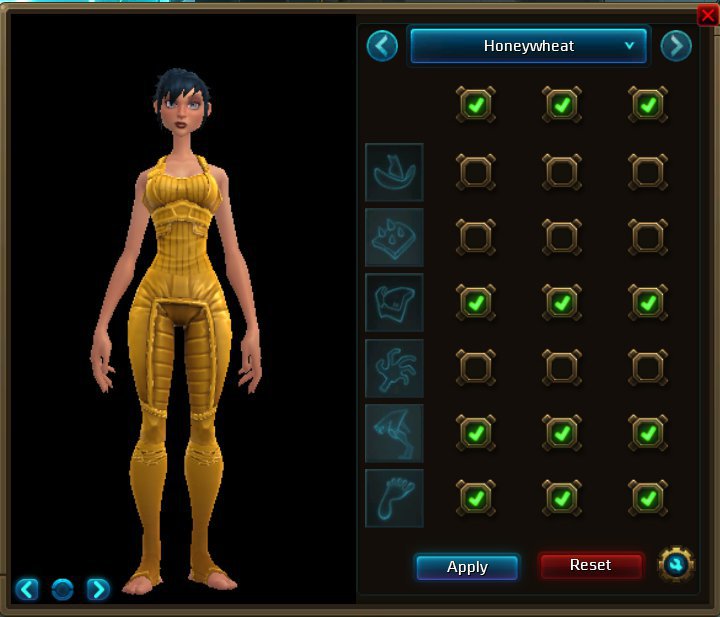Viewport: 720px width, 617px height.
Task: Select the shoulder armor slot icon
Action: point(394,237)
